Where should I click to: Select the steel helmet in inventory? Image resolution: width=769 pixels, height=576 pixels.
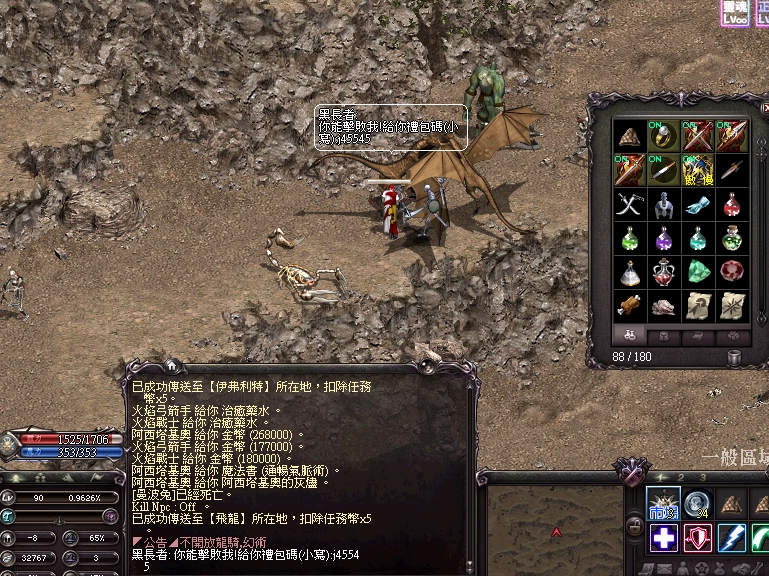click(664, 205)
